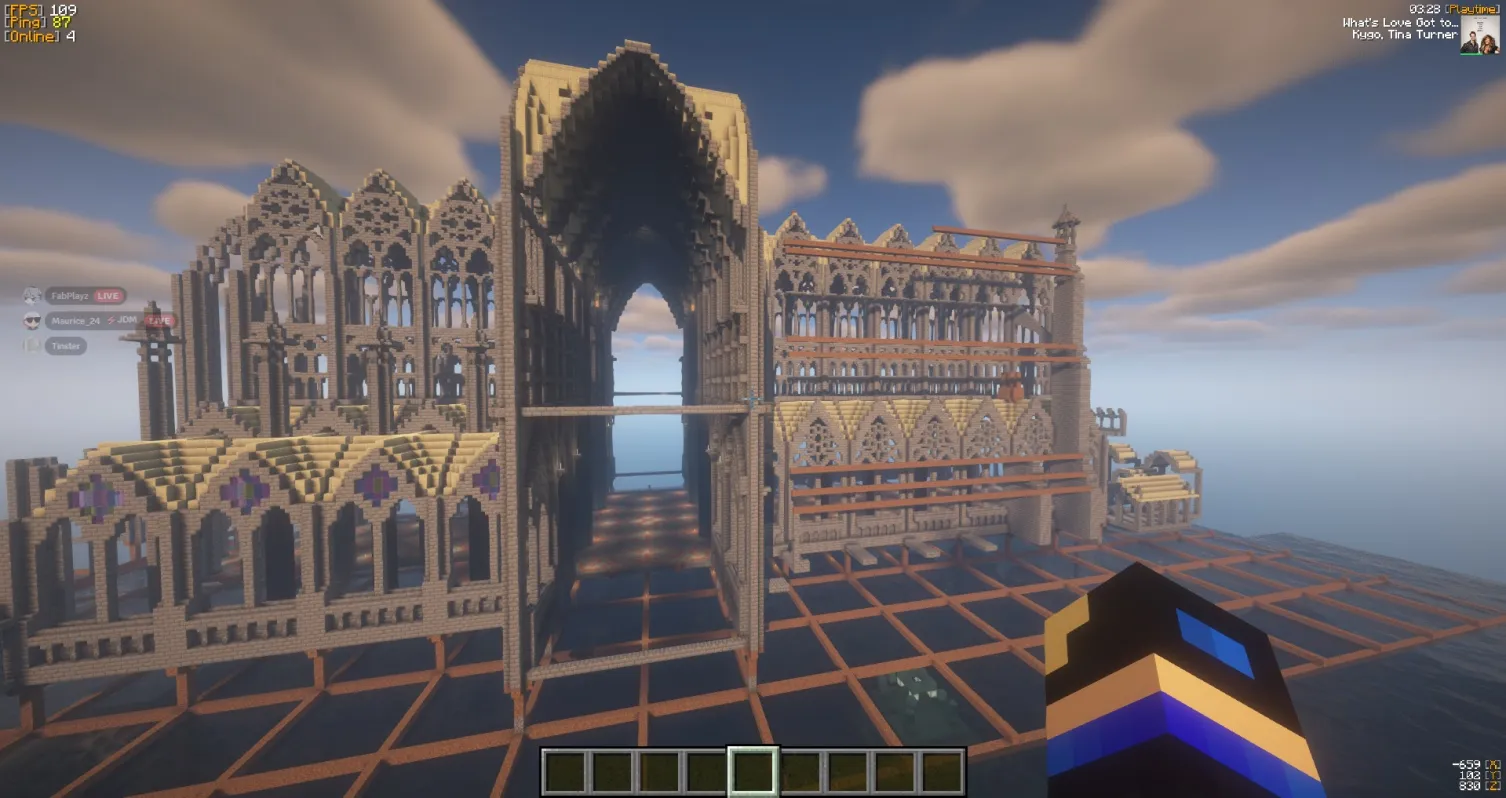Click FabPlayz in the voice overlay
The width and height of the screenshot is (1506, 798).
click(71, 296)
